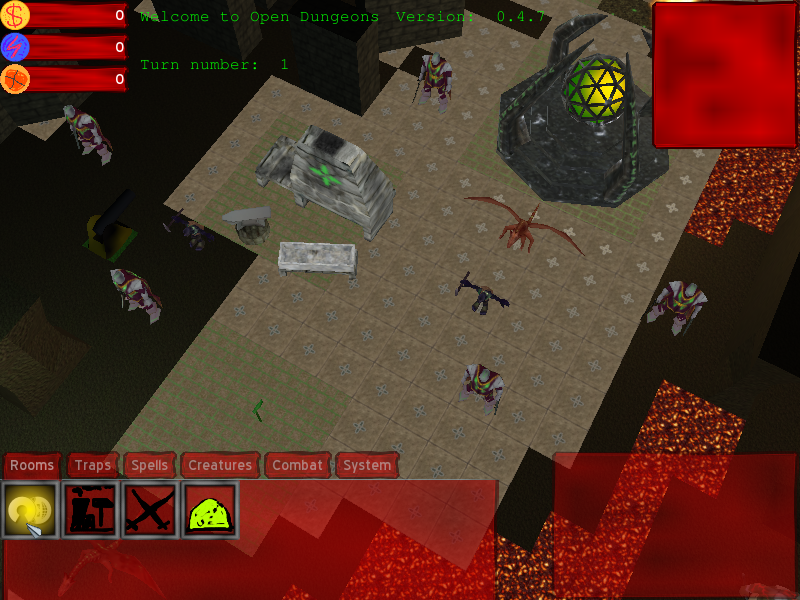Image resolution: width=800 pixels, height=600 pixels.
Task: Open the System tab
Action: (x=366, y=465)
